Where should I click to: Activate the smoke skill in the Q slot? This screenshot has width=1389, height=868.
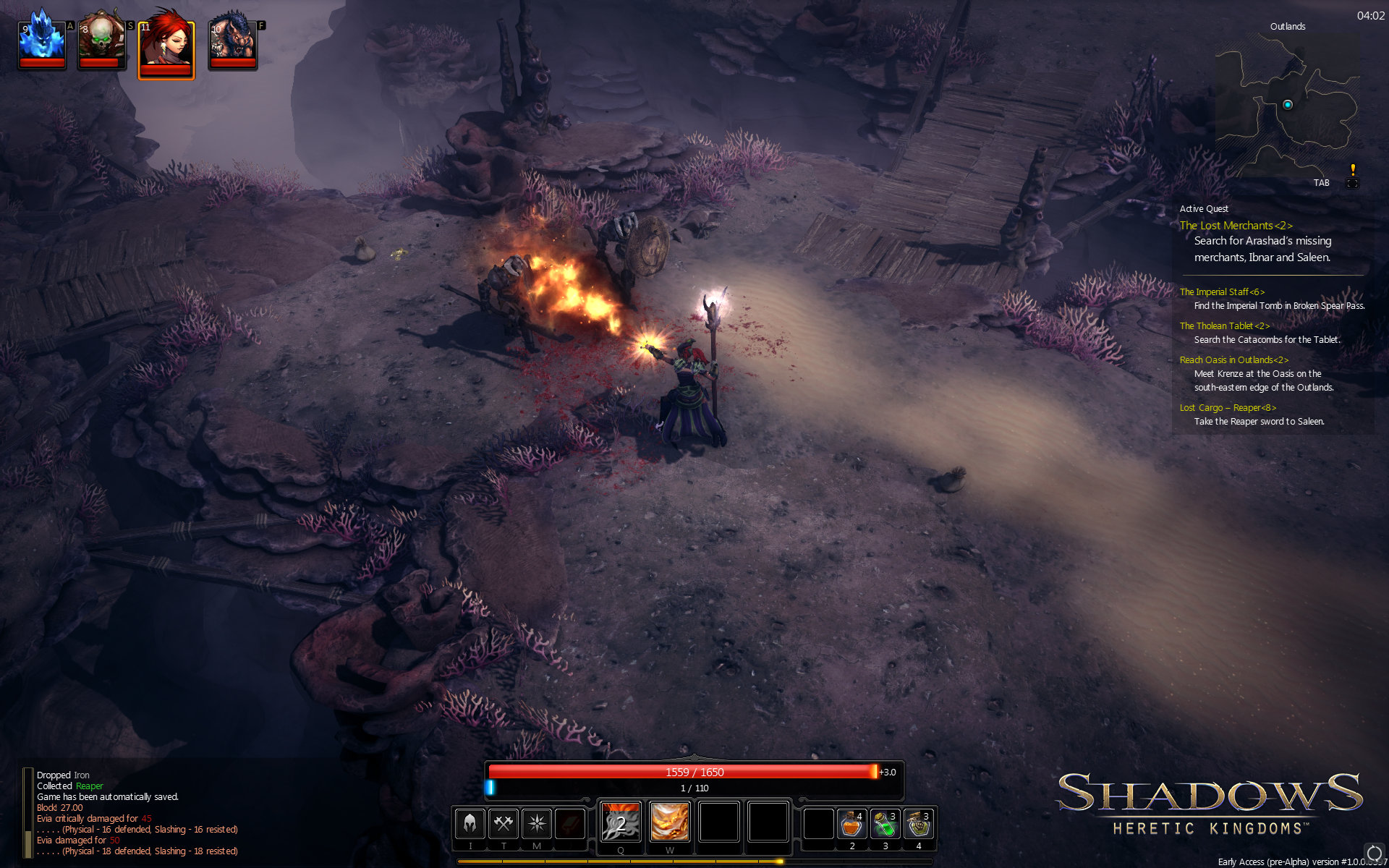pyautogui.click(x=621, y=822)
